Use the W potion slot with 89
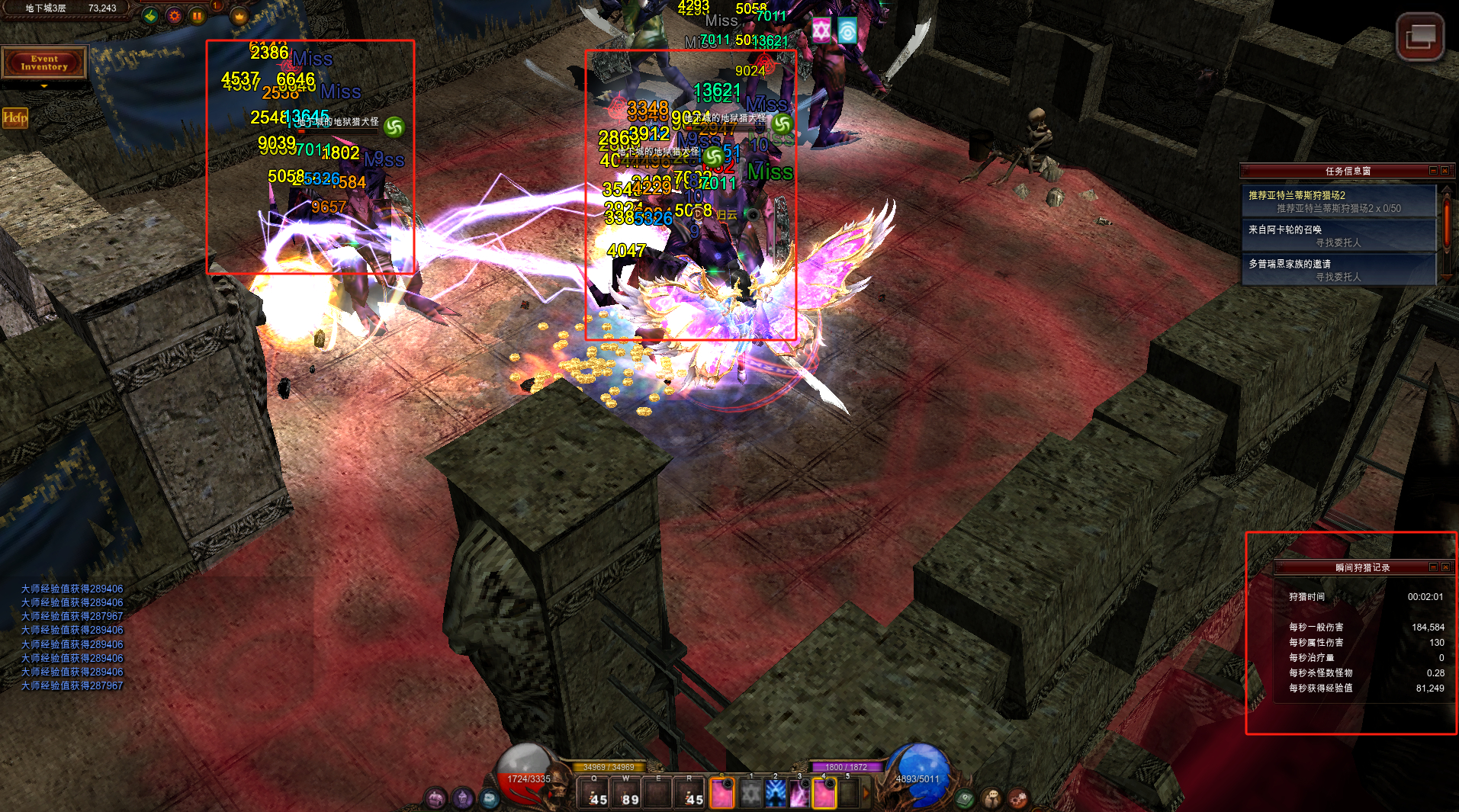 [x=626, y=793]
